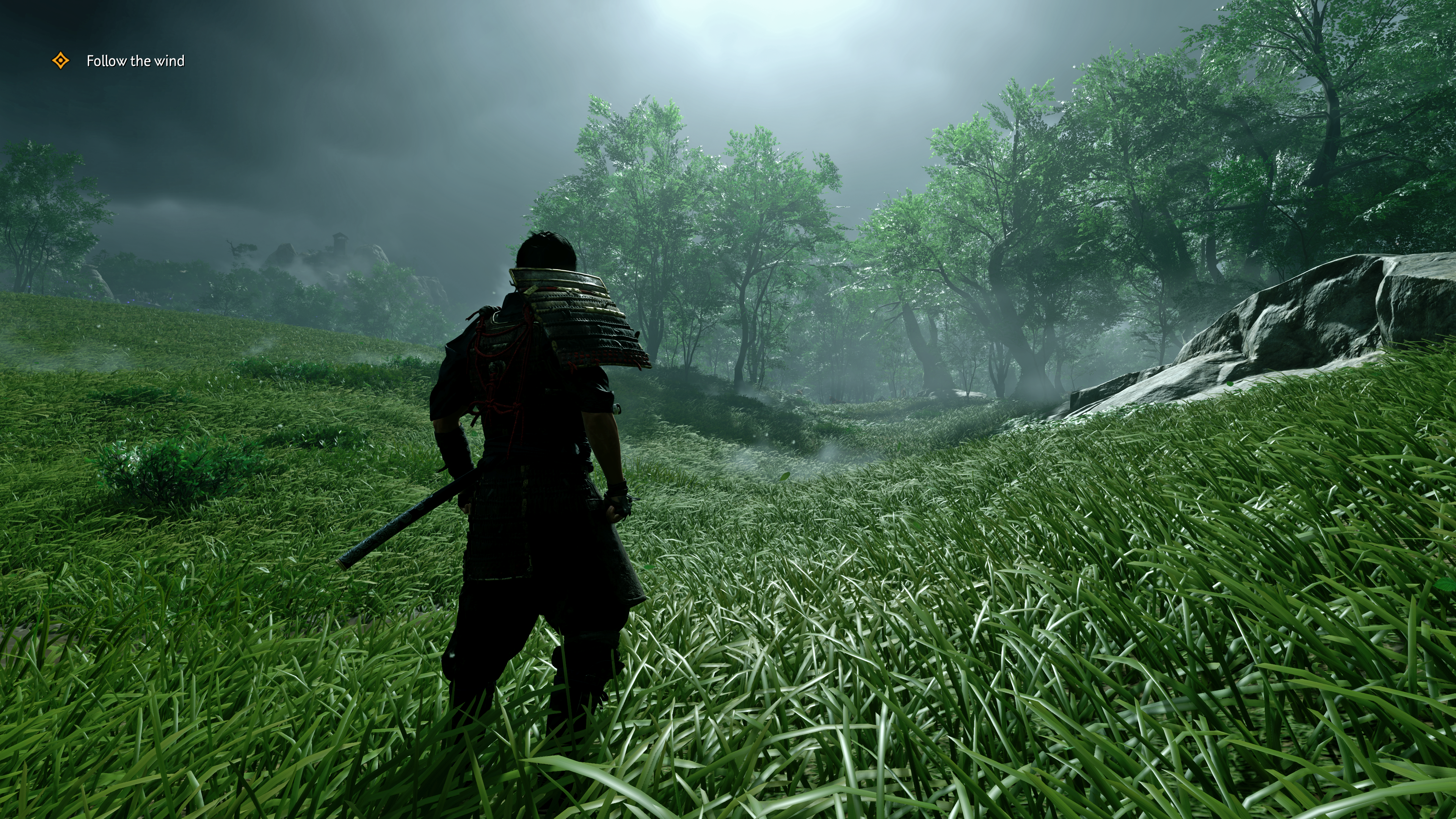Select the "Follow the wind" objective tracker
This screenshot has width=1456, height=819.
[x=135, y=61]
